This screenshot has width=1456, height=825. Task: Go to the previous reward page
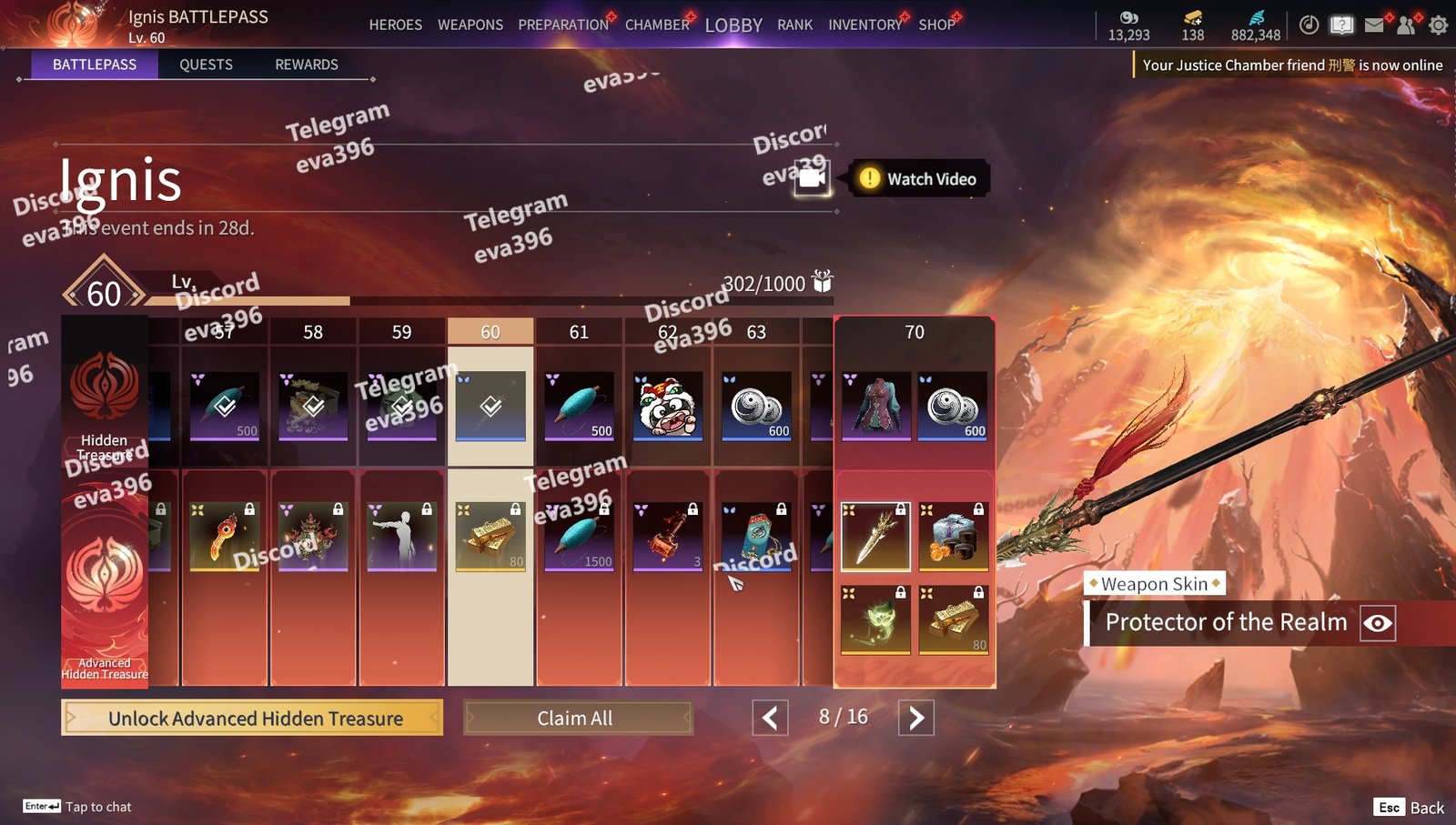pos(770,719)
